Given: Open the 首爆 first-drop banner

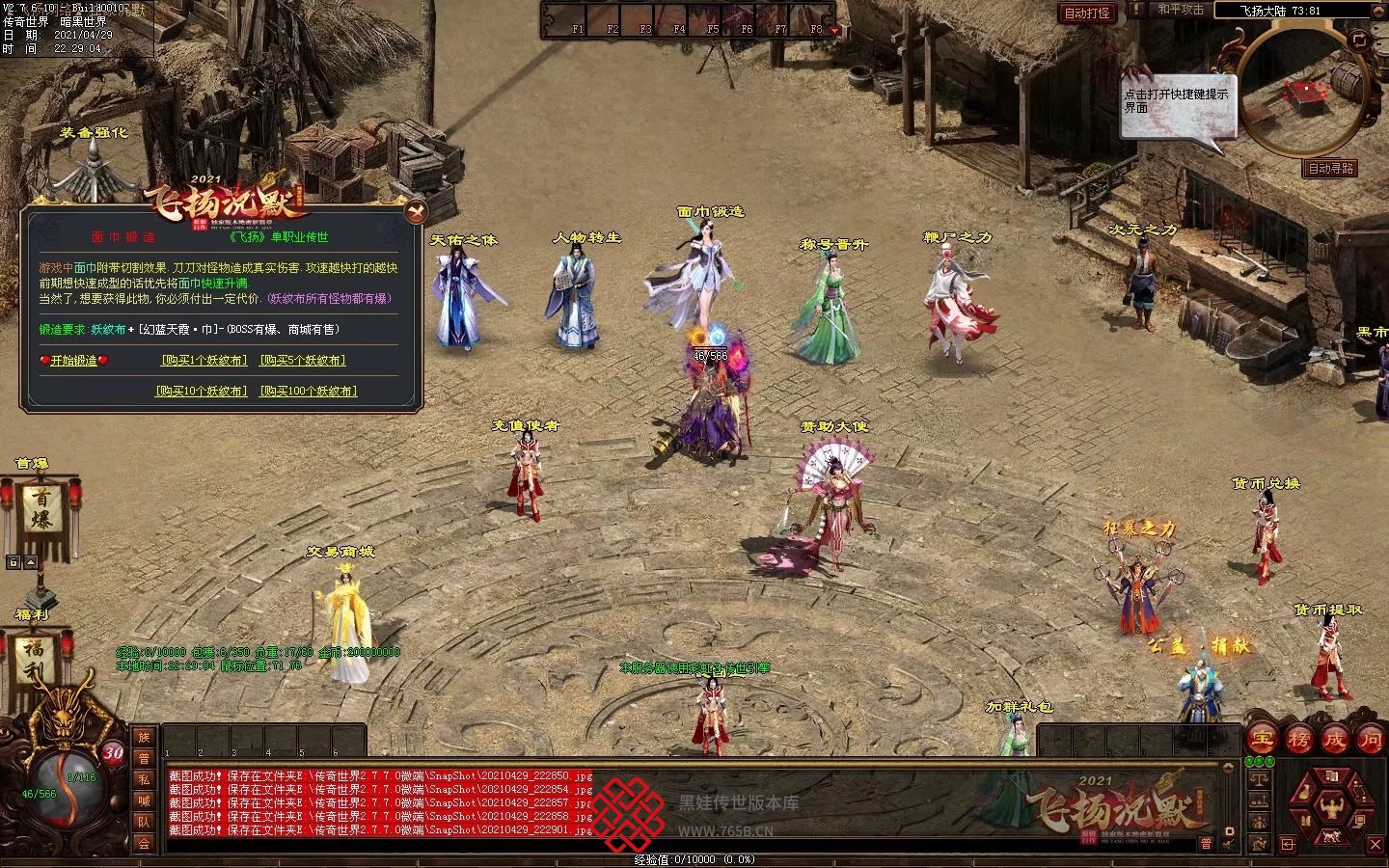Looking at the screenshot, I should click(x=42, y=509).
